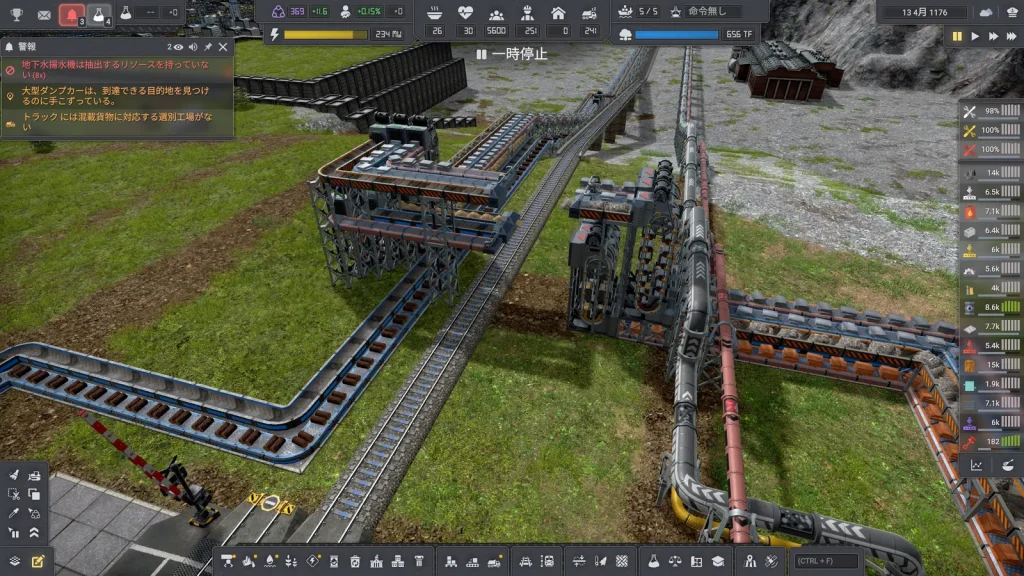Select the groundwater pump resource warning

point(116,70)
